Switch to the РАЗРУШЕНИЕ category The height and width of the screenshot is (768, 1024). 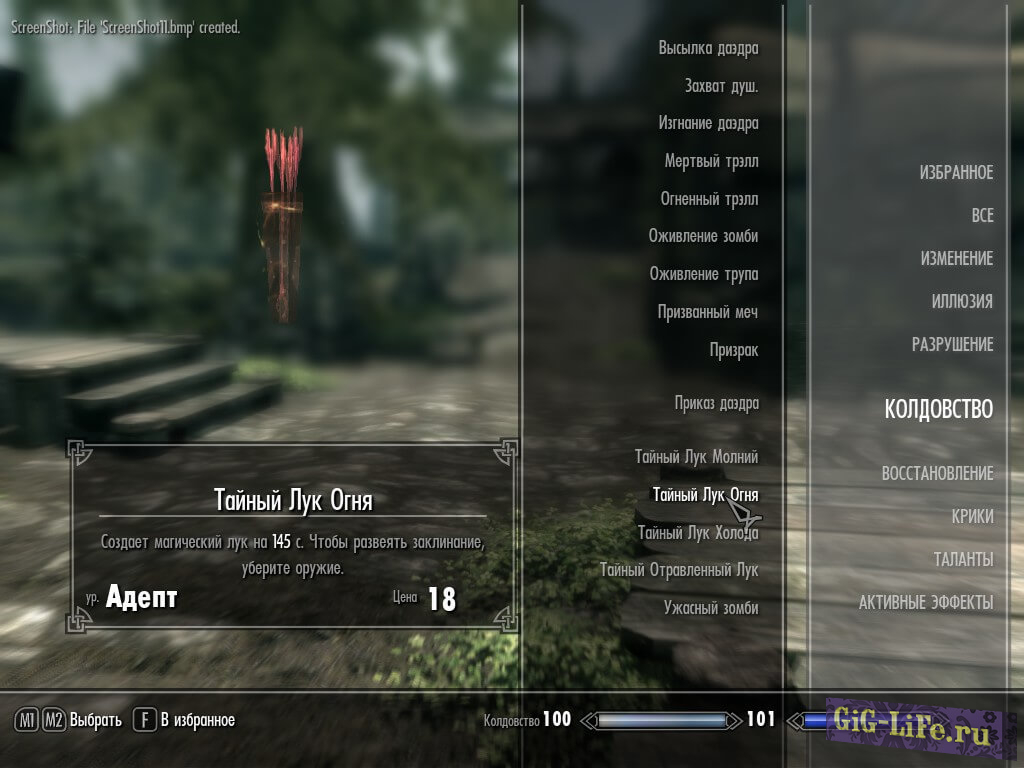(952, 345)
